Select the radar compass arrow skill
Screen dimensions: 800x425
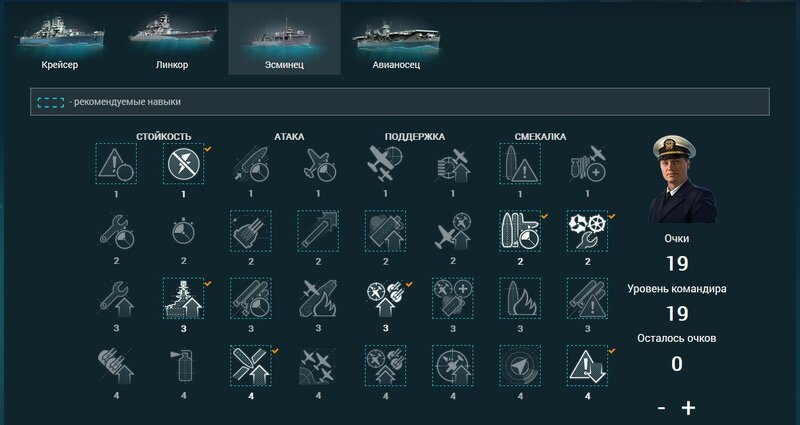pos(519,366)
